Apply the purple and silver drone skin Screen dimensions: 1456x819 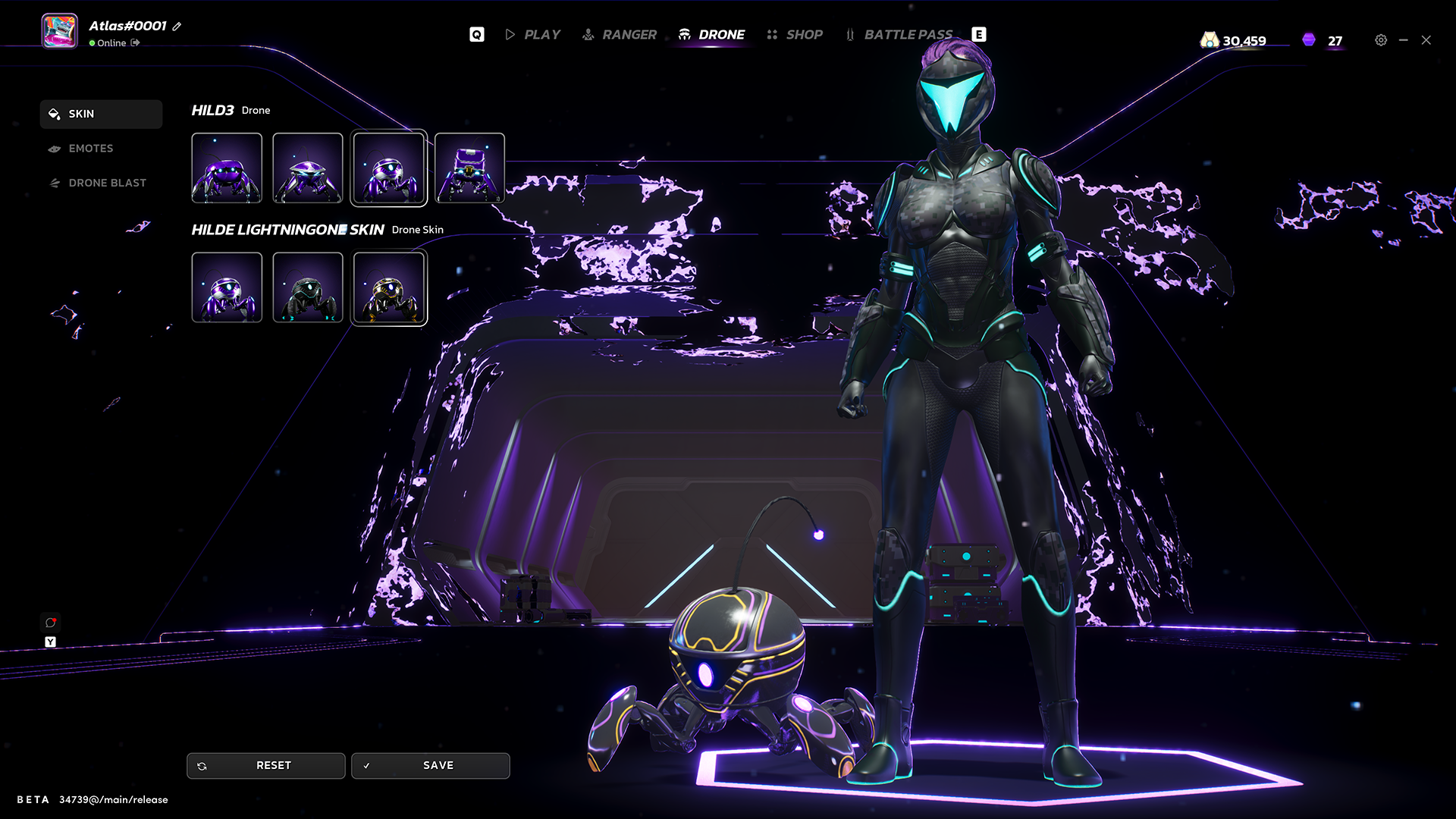click(x=227, y=287)
